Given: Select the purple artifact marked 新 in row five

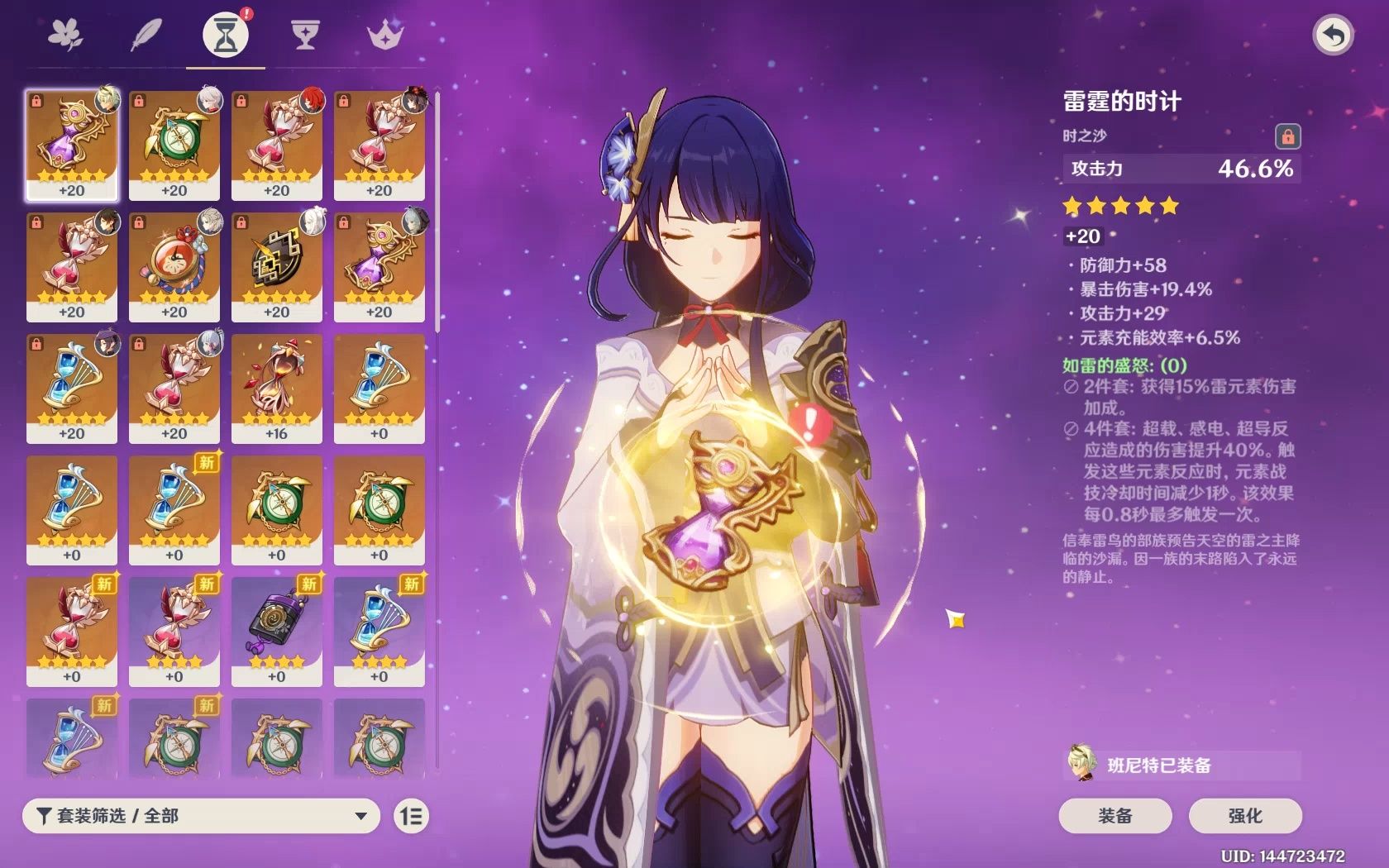Looking at the screenshot, I should [x=279, y=628].
